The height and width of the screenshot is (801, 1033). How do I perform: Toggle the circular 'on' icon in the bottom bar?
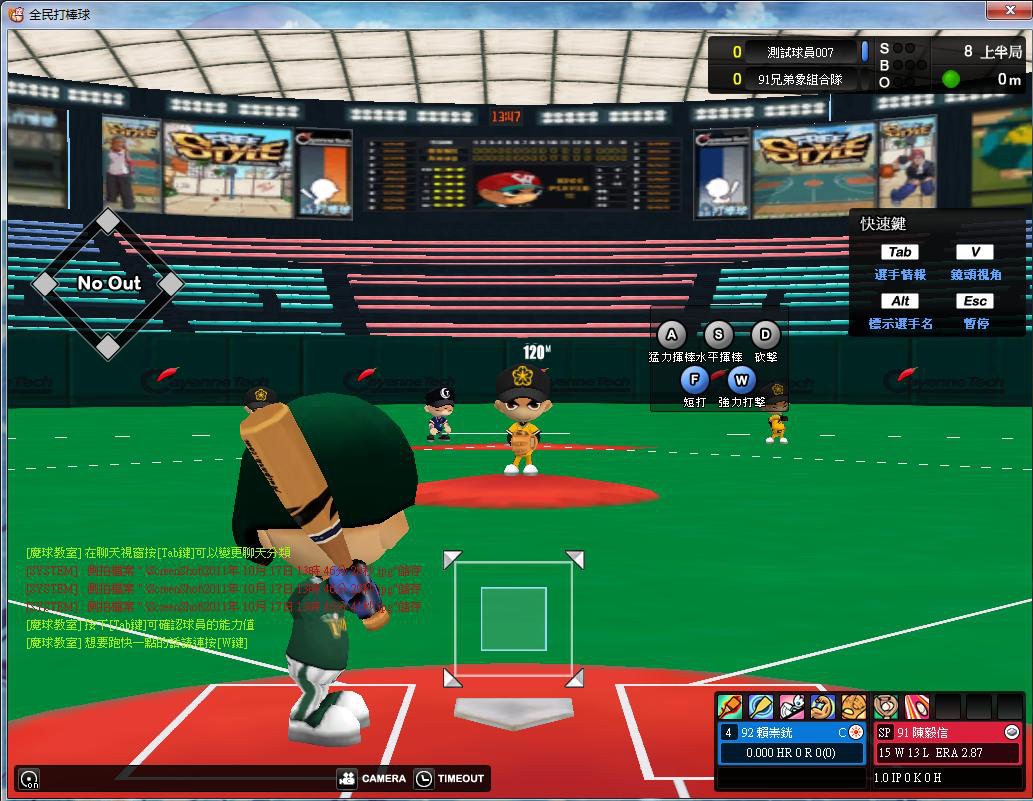coord(29,779)
